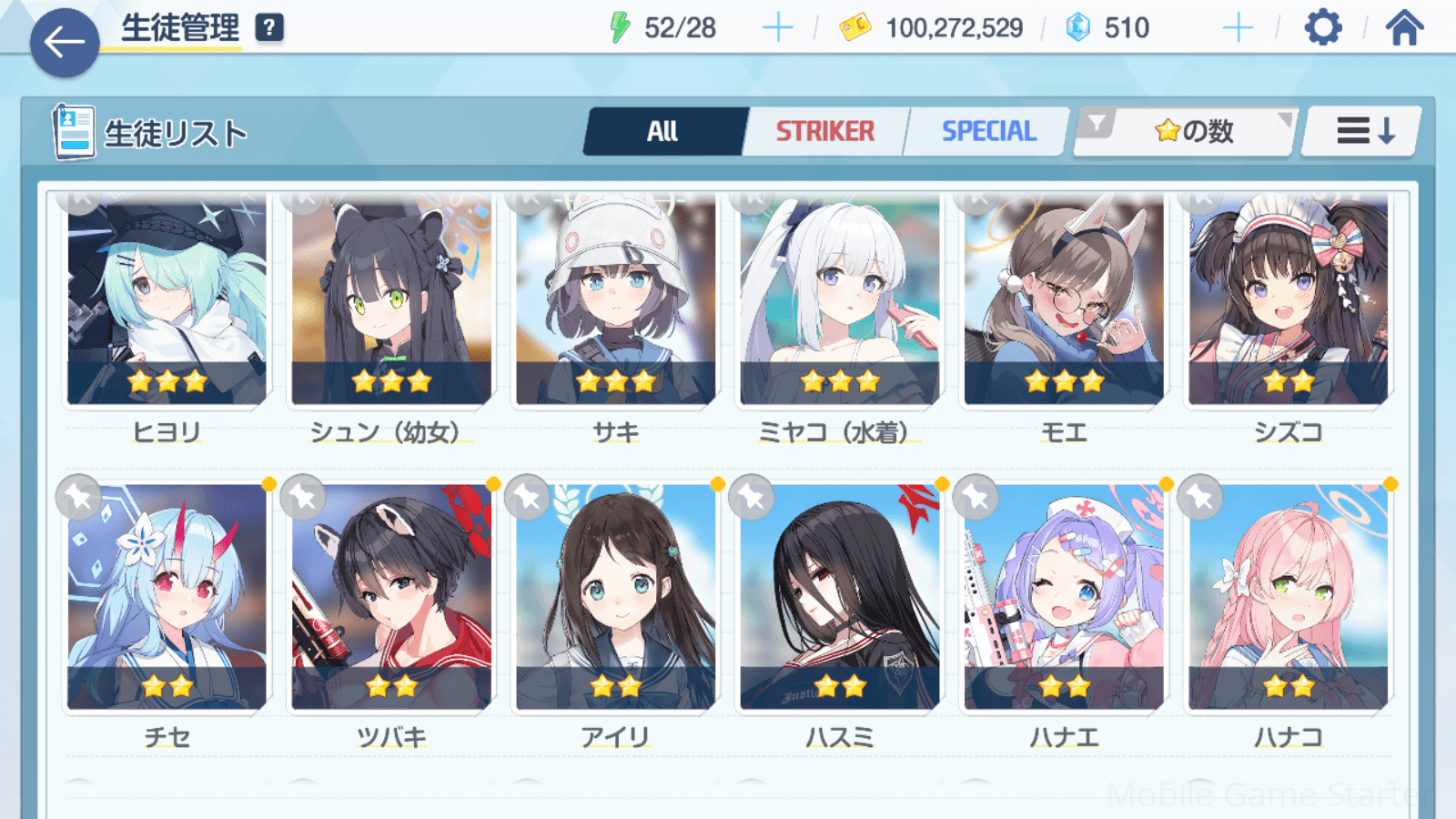Go back with the arrow button

click(65, 42)
